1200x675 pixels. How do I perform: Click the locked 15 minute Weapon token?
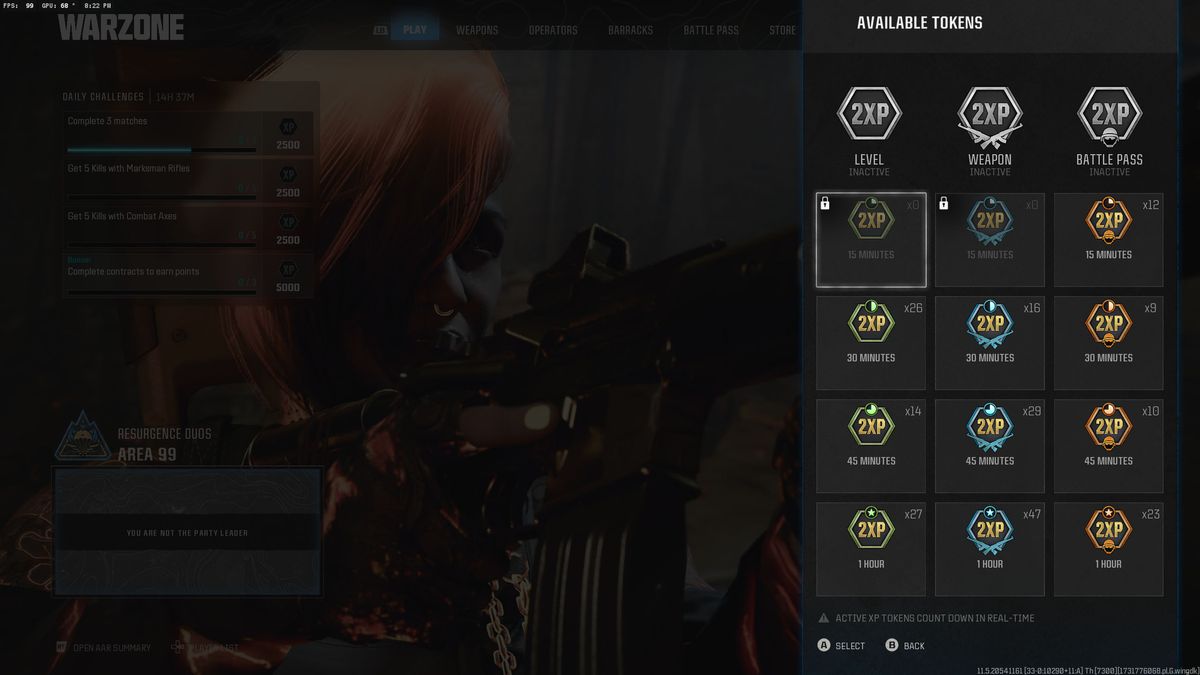coord(990,240)
